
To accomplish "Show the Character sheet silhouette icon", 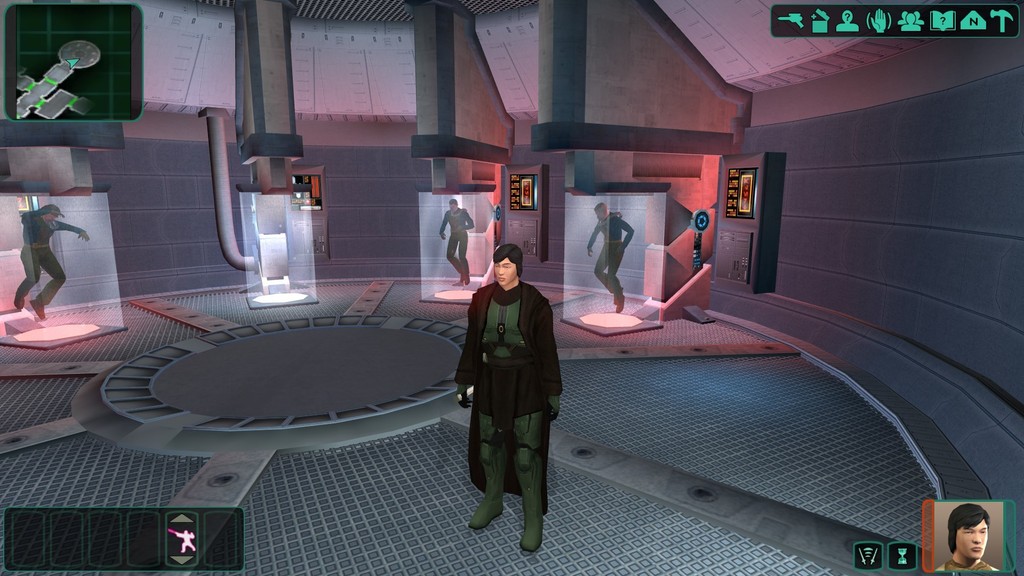I will 848,21.
